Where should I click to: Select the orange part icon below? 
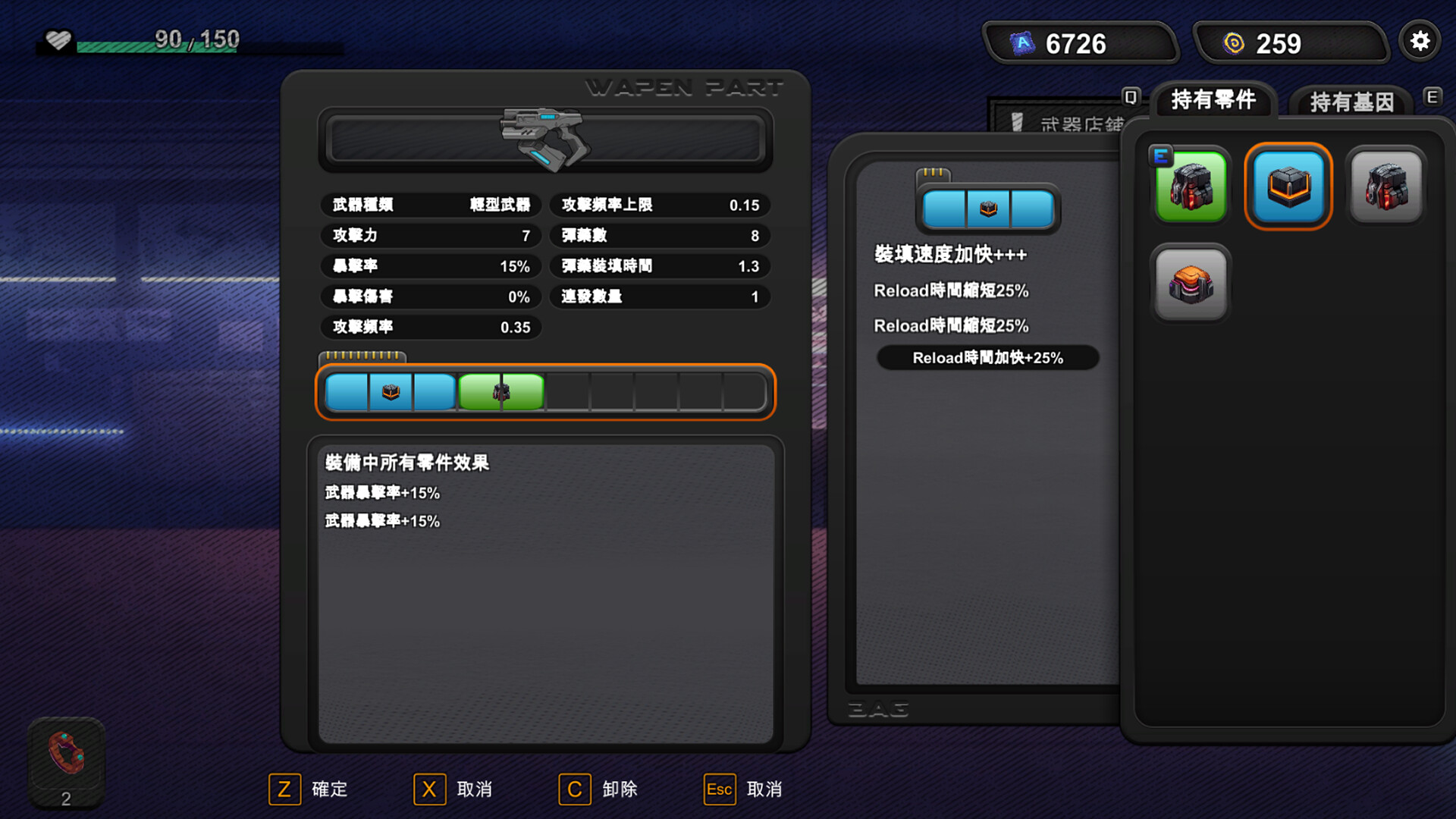(x=1191, y=284)
